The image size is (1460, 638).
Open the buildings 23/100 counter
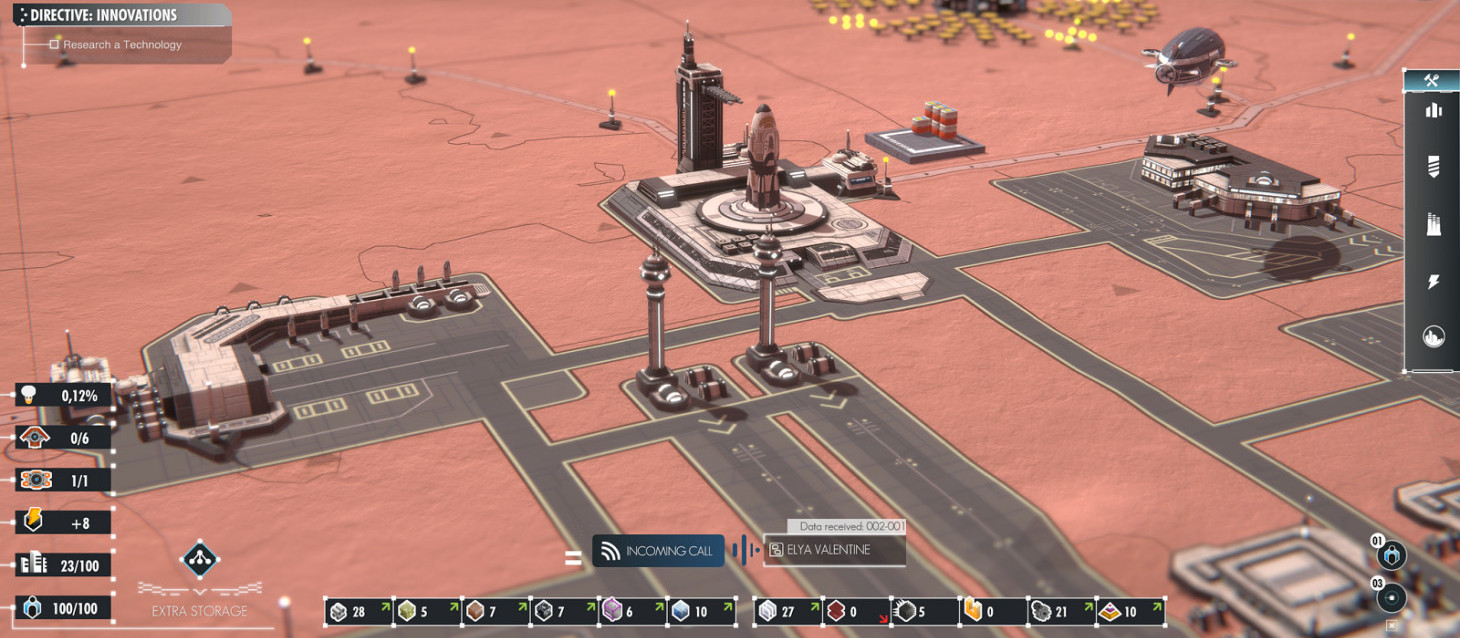[x=63, y=566]
